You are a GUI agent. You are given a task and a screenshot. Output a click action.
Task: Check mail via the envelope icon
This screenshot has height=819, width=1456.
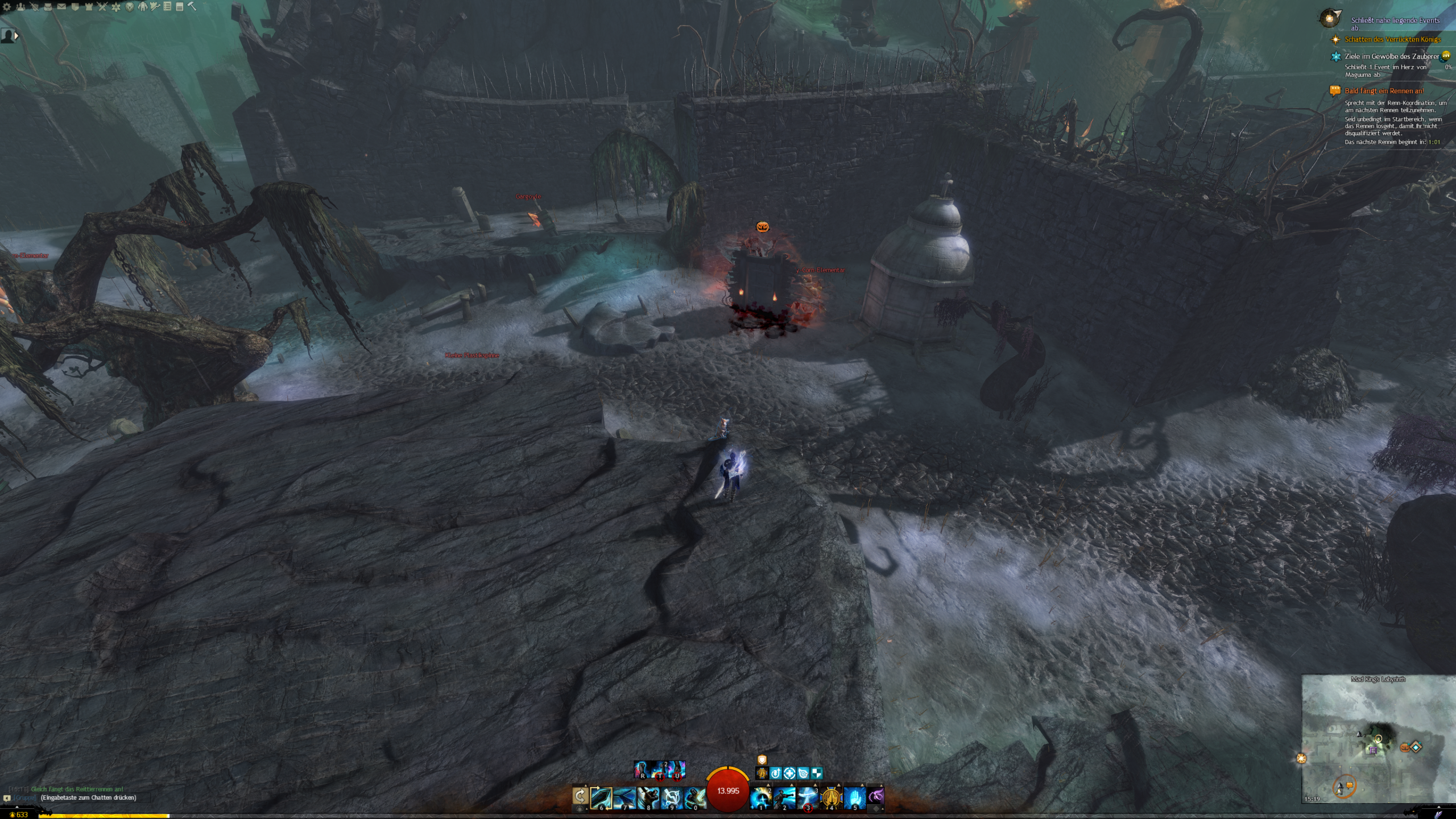tap(61, 7)
